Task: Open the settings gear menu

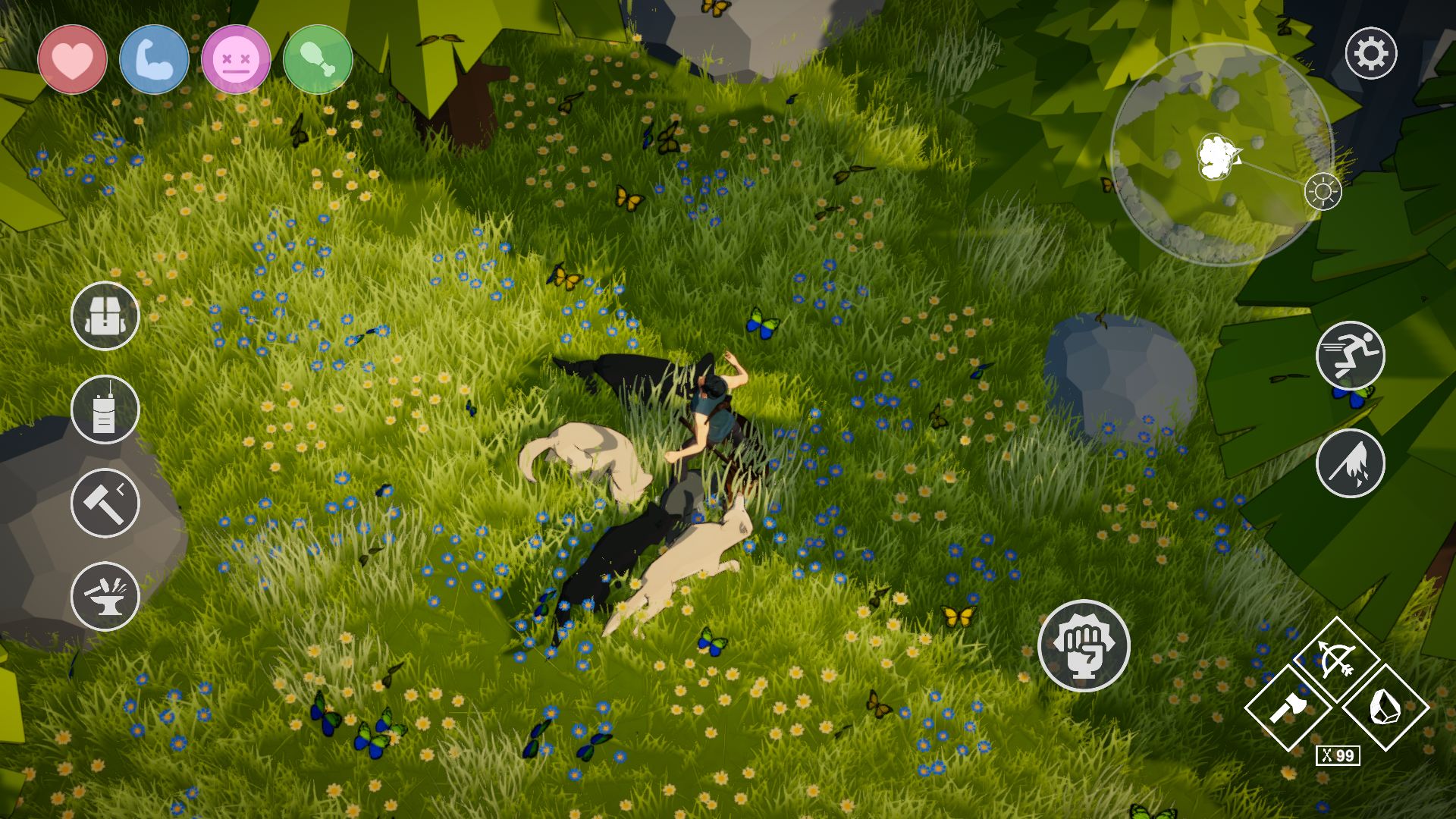Action: tap(1370, 54)
